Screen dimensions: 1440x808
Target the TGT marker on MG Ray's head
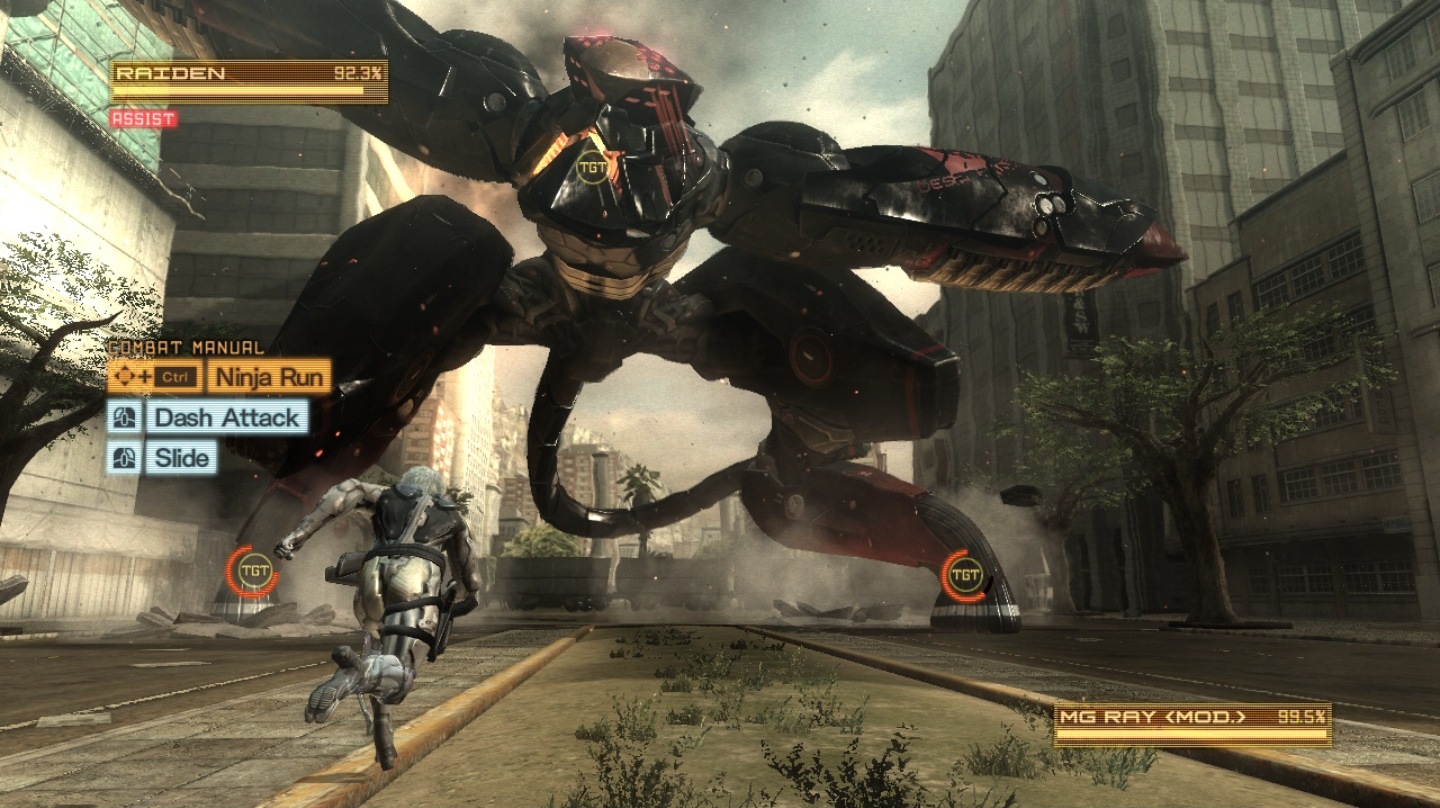(593, 168)
